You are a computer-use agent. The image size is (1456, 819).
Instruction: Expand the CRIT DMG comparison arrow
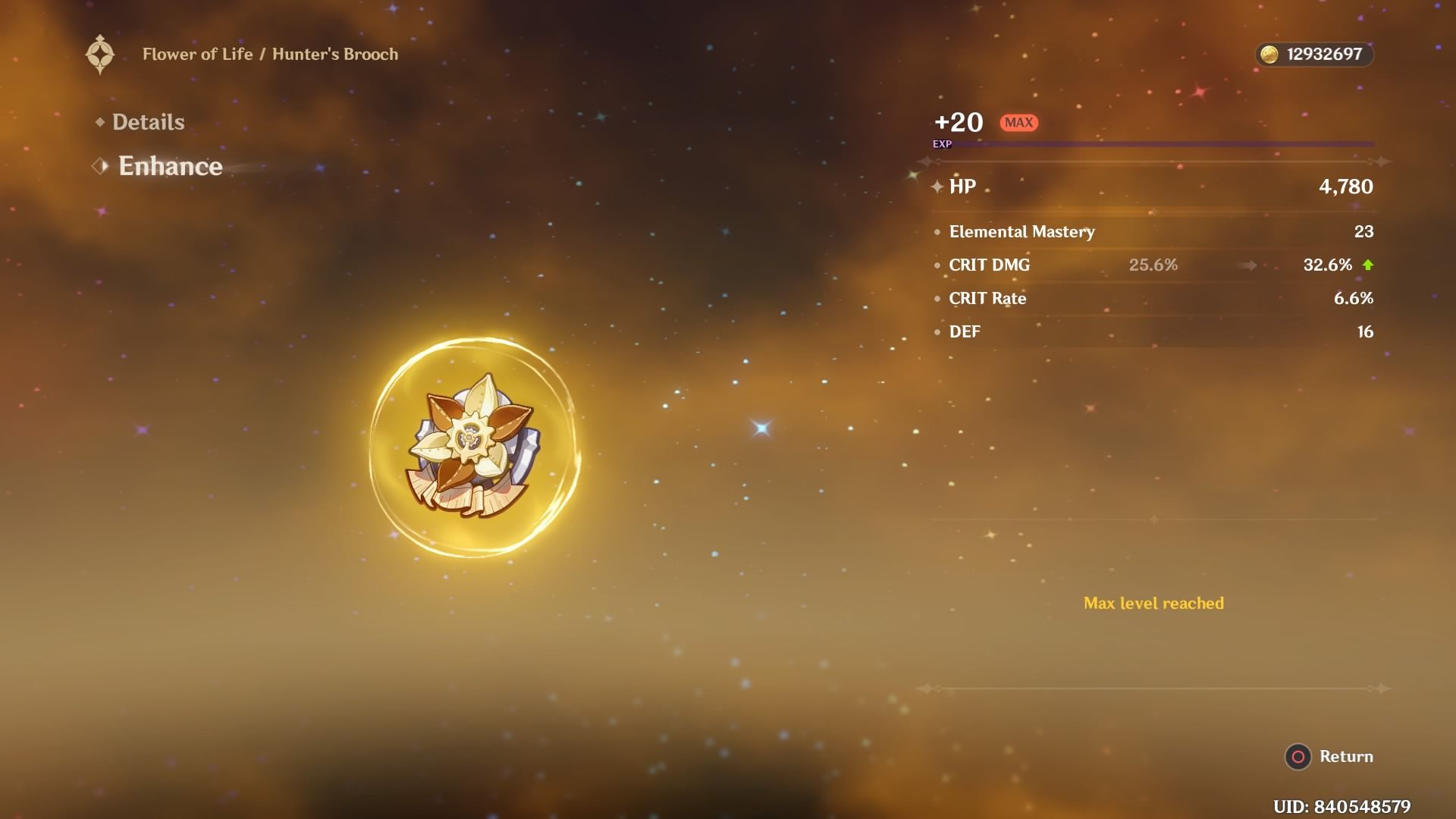[x=1247, y=265]
